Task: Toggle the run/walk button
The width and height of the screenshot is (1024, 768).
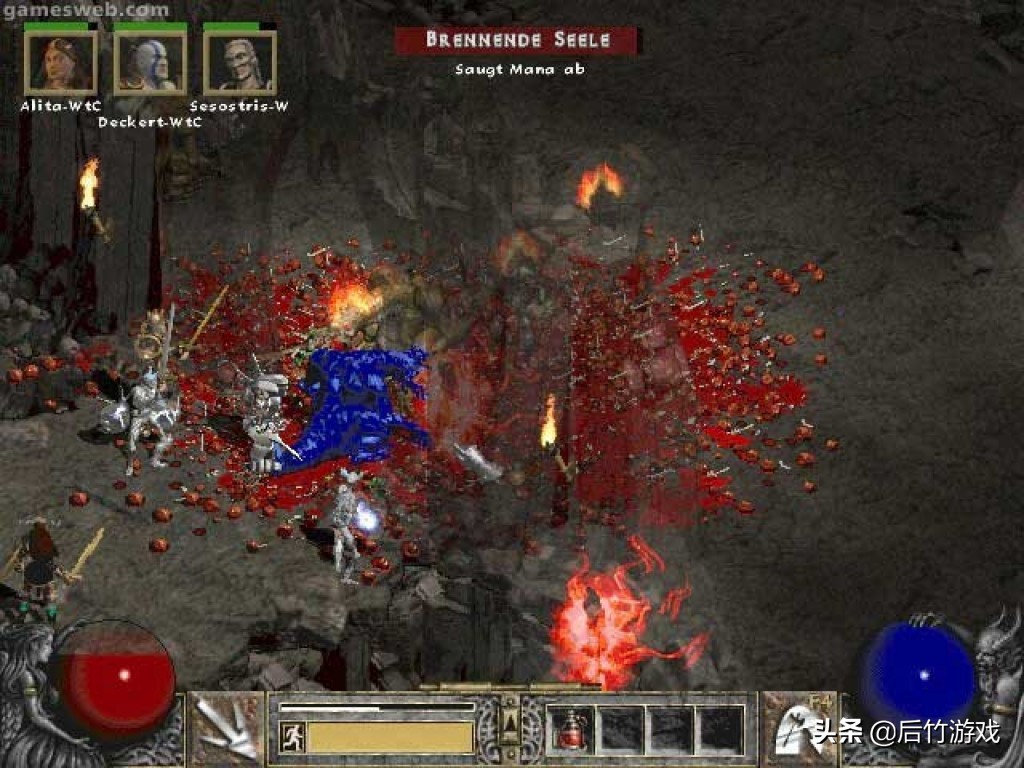Action: point(292,738)
